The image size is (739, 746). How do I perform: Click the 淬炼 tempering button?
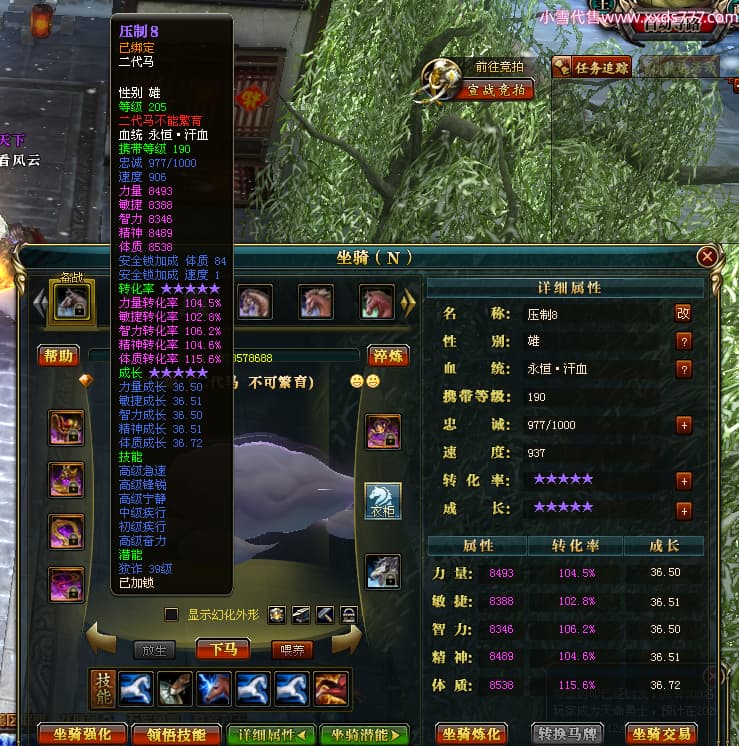pyautogui.click(x=388, y=355)
